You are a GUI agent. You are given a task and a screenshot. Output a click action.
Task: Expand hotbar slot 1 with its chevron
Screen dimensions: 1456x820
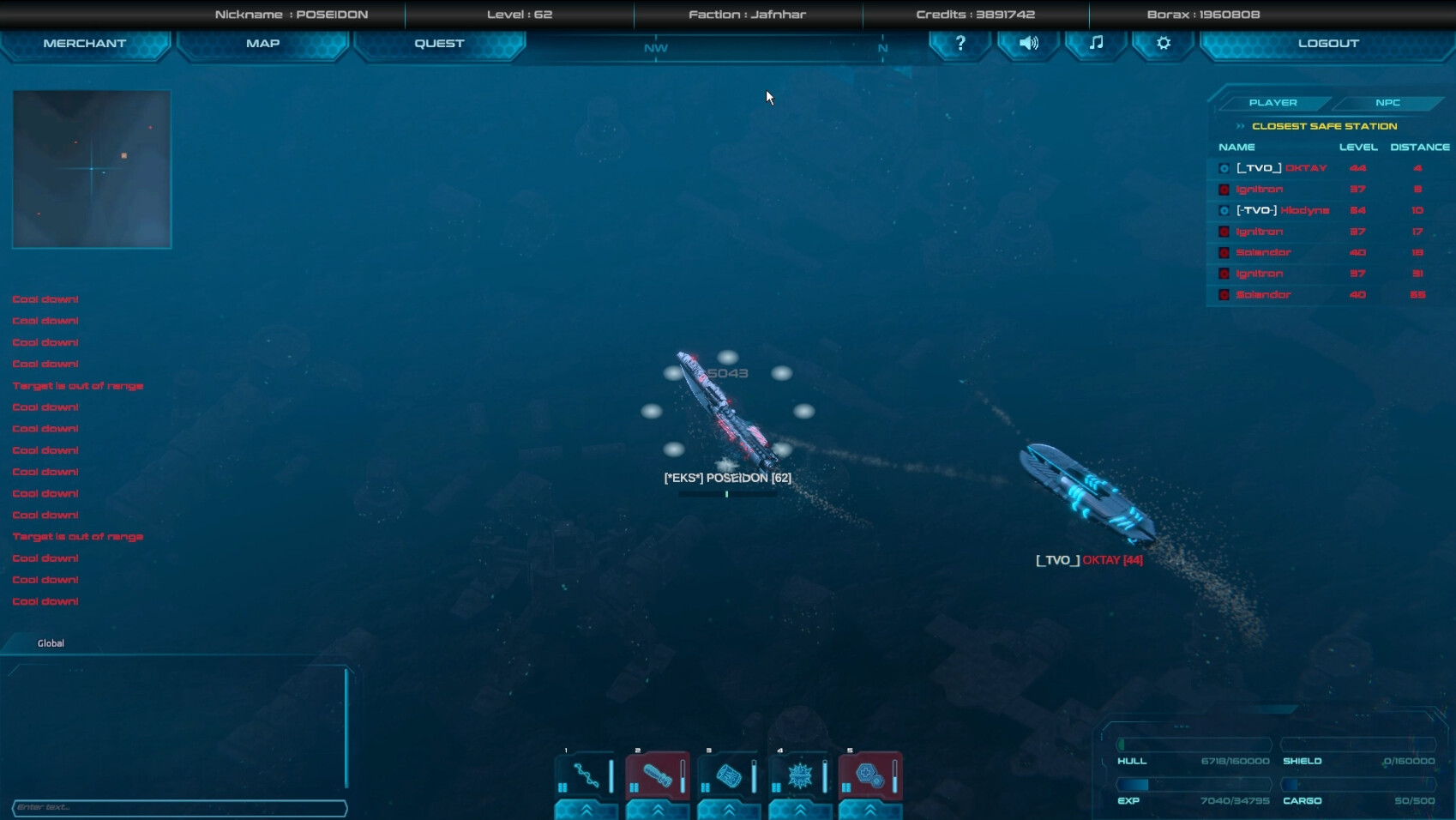coord(586,810)
